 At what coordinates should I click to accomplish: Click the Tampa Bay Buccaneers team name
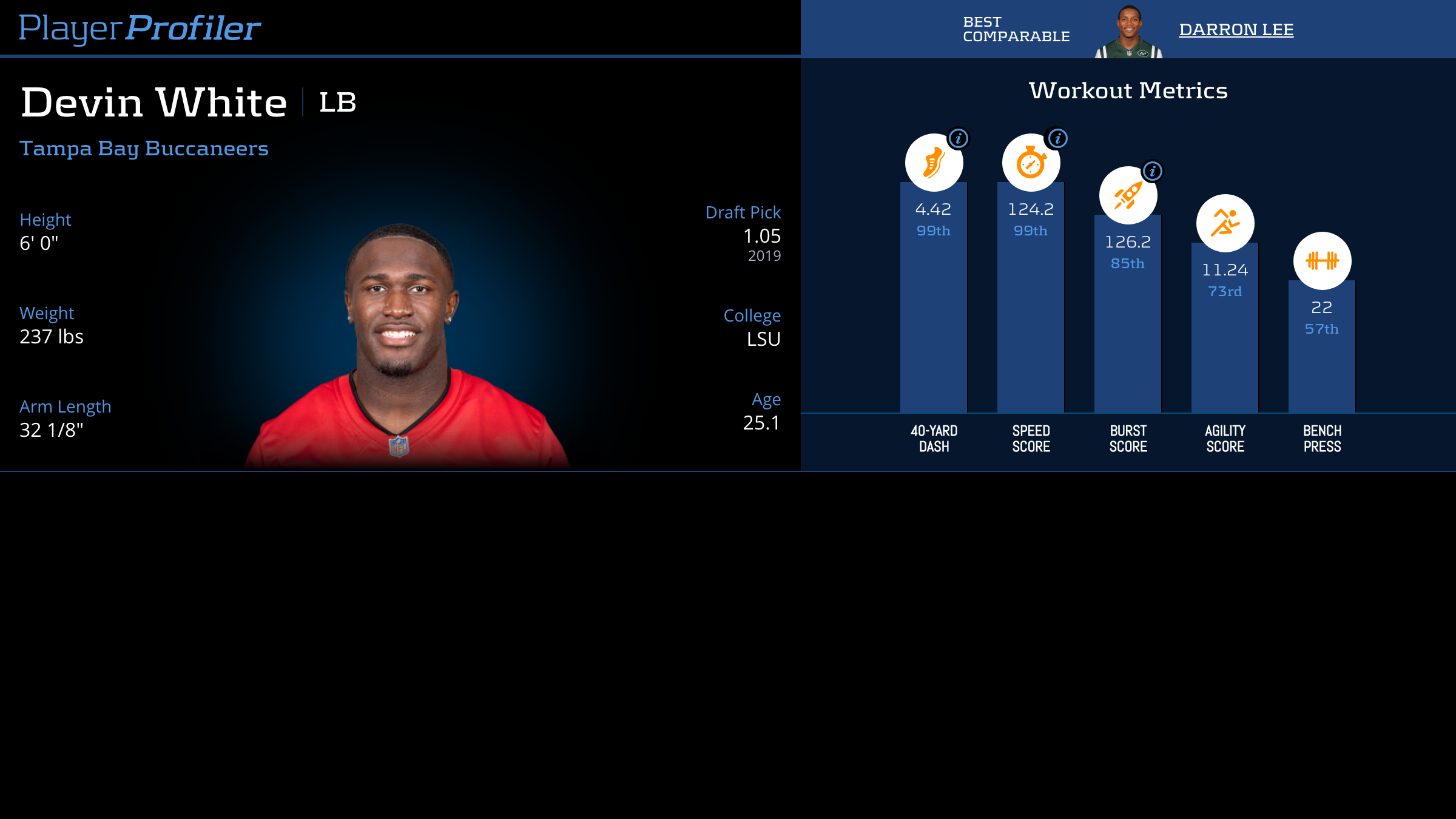tap(144, 149)
